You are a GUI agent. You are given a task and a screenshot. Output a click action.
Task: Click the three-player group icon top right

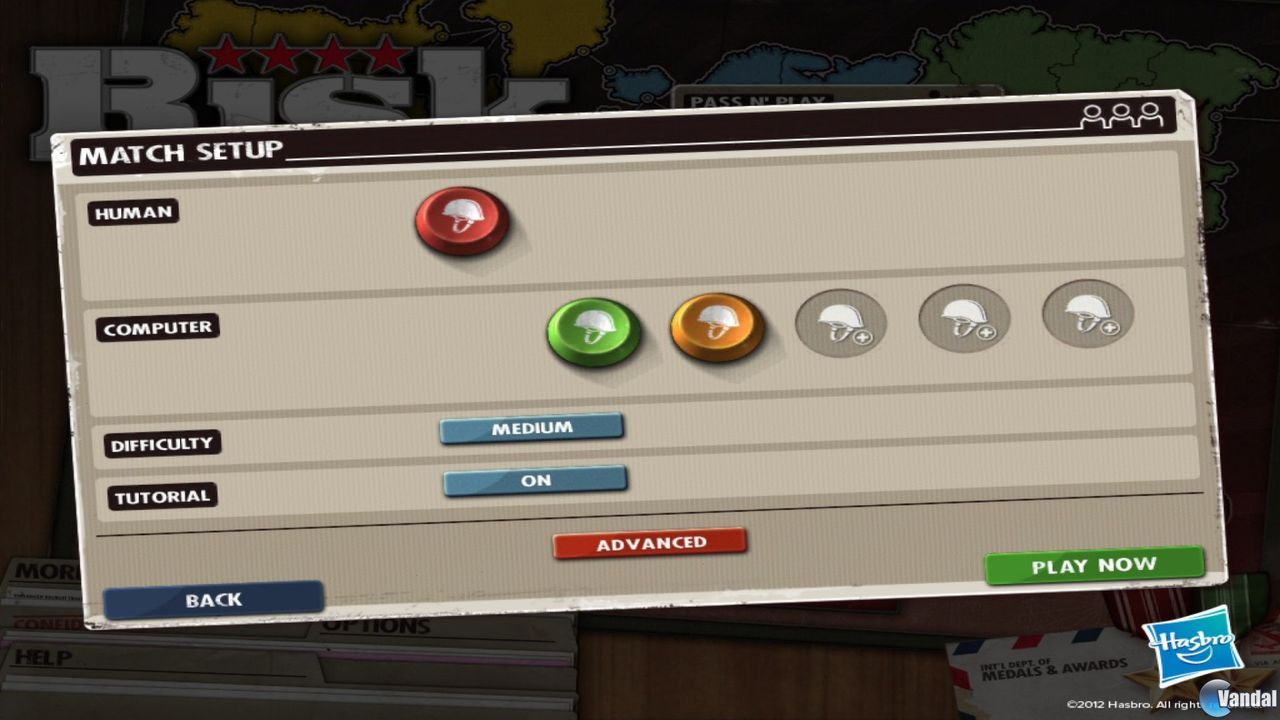click(1125, 116)
